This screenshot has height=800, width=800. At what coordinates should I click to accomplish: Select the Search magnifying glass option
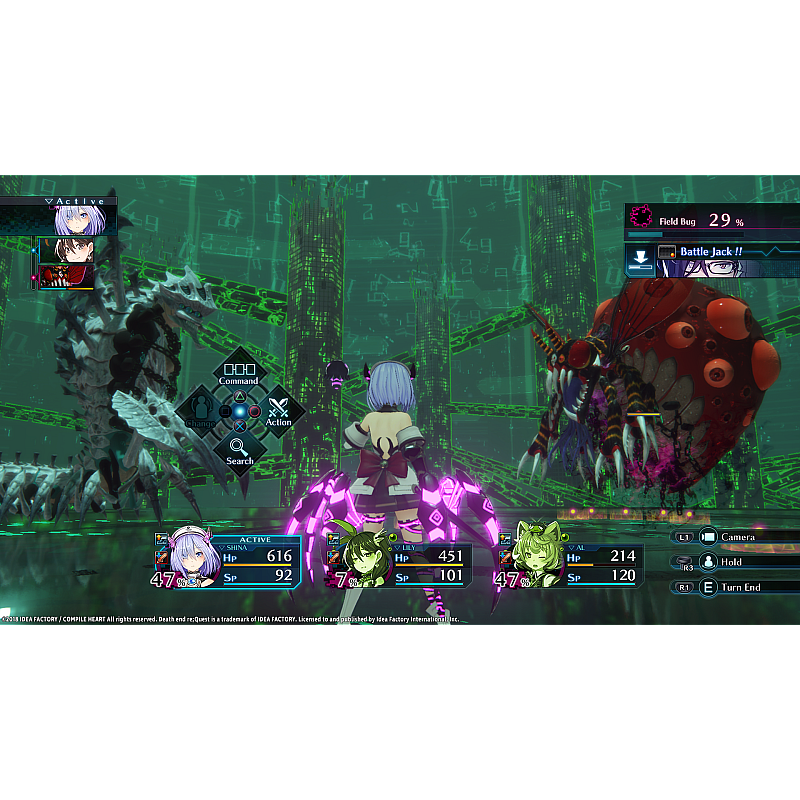(239, 449)
